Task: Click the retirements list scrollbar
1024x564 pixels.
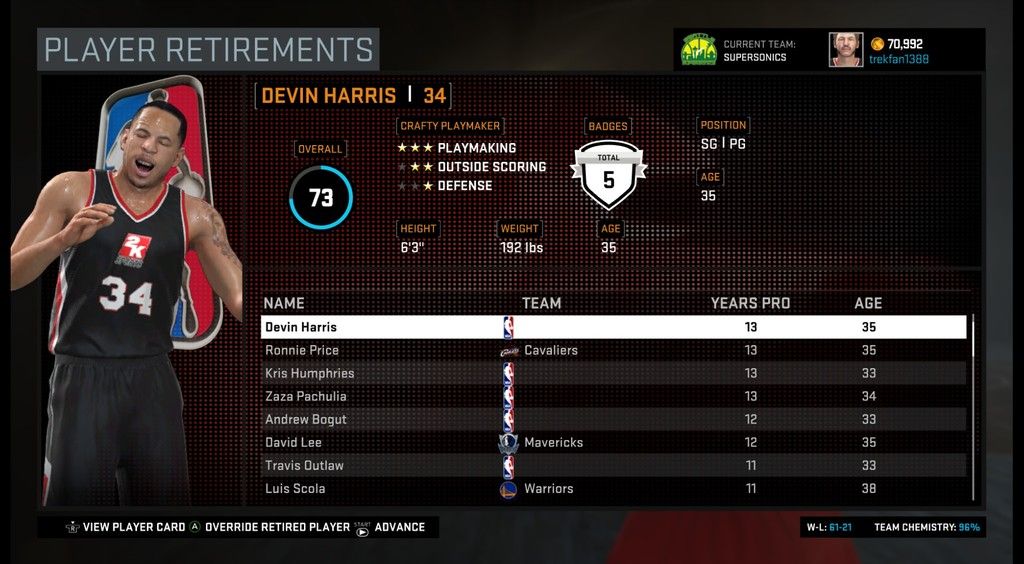Action: [x=973, y=405]
